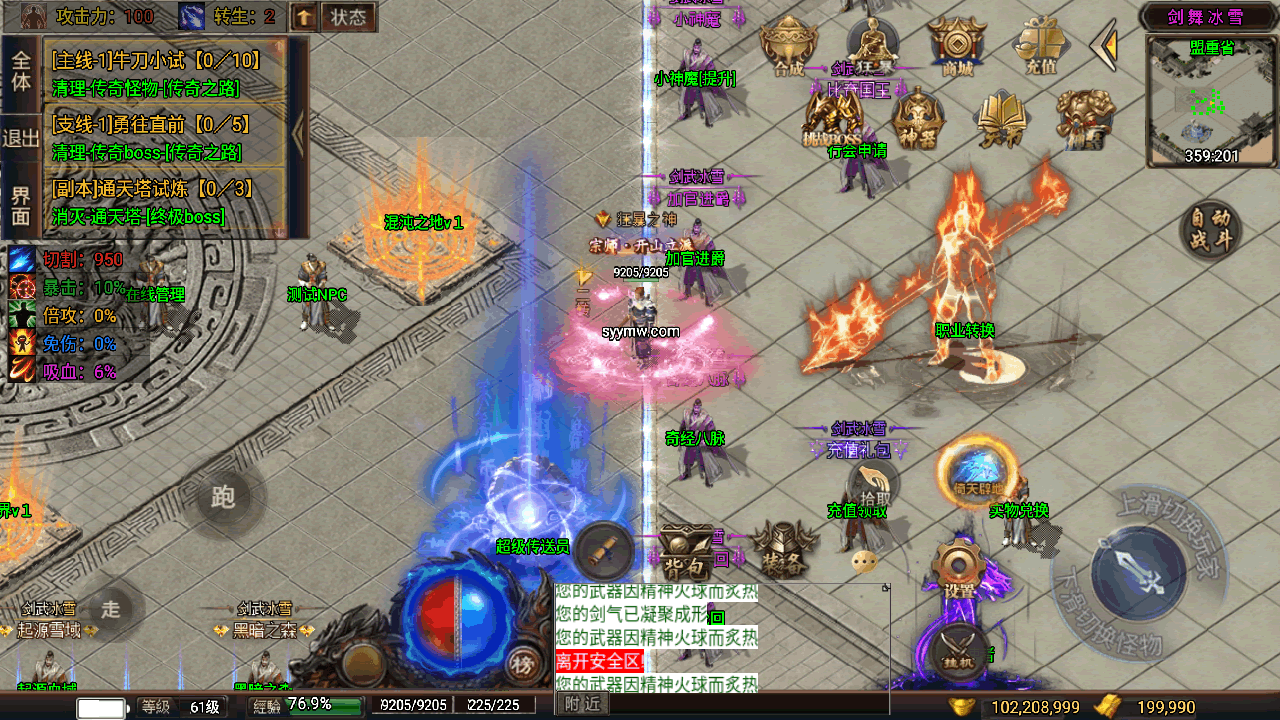The width and height of the screenshot is (1280, 720).
Task: Collapse the top icon bar arrow
Action: click(1104, 45)
